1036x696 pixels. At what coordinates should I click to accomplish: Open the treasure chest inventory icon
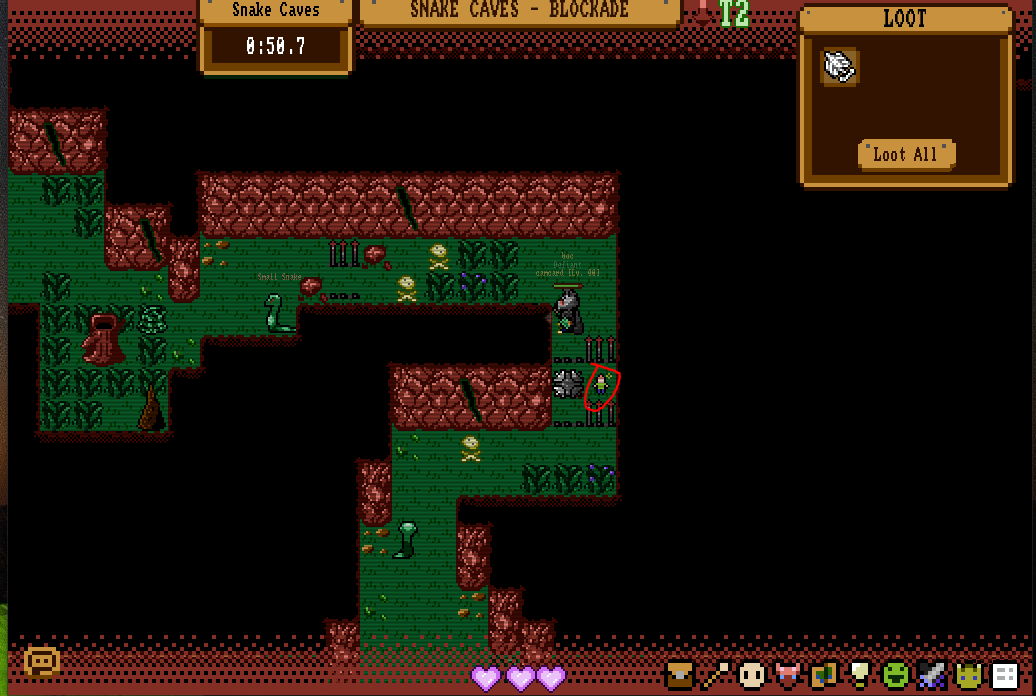click(x=681, y=675)
